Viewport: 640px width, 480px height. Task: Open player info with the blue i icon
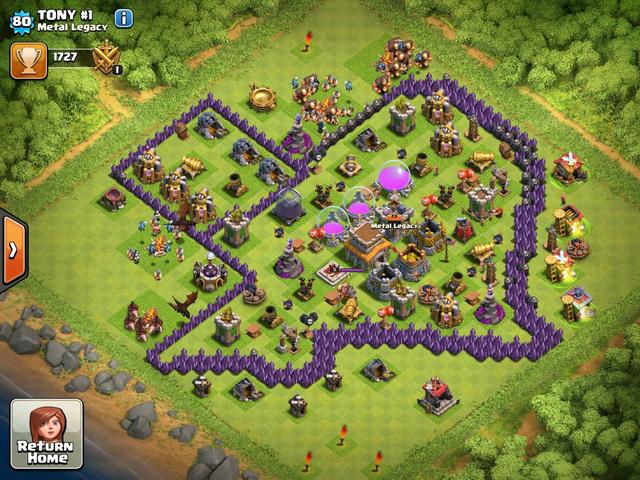point(124,18)
